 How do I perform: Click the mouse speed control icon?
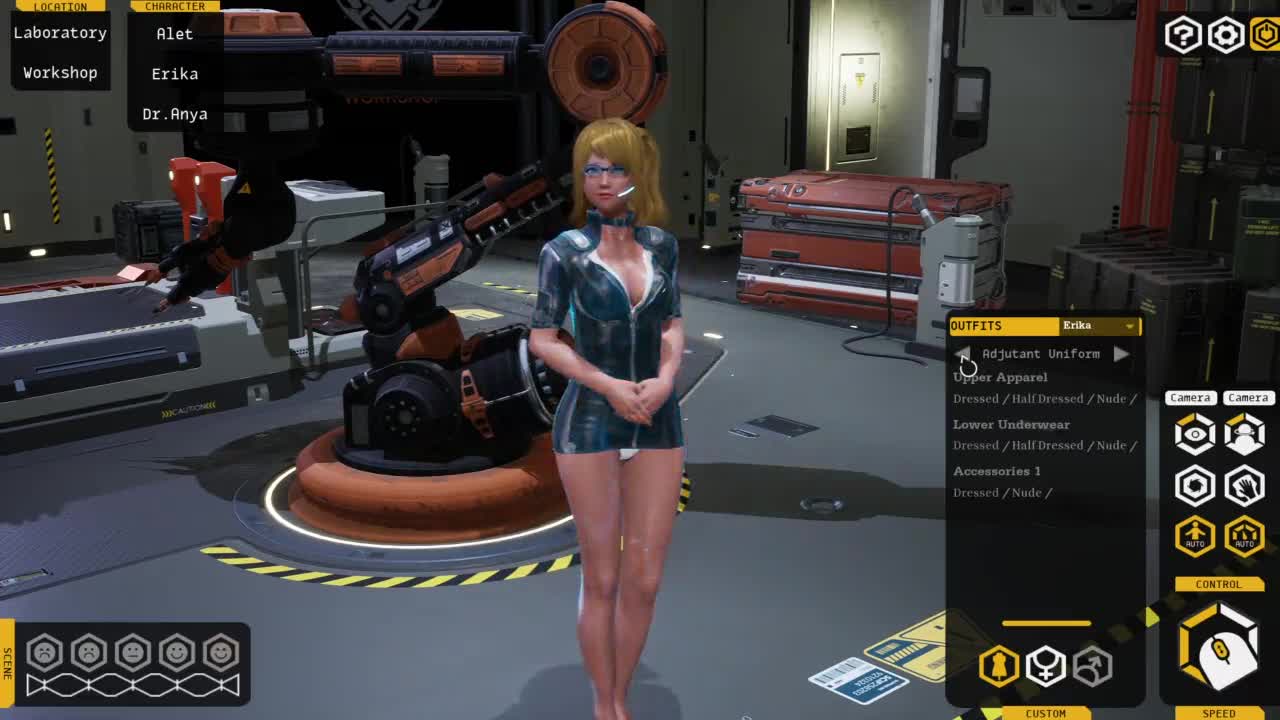pyautogui.click(x=1219, y=650)
